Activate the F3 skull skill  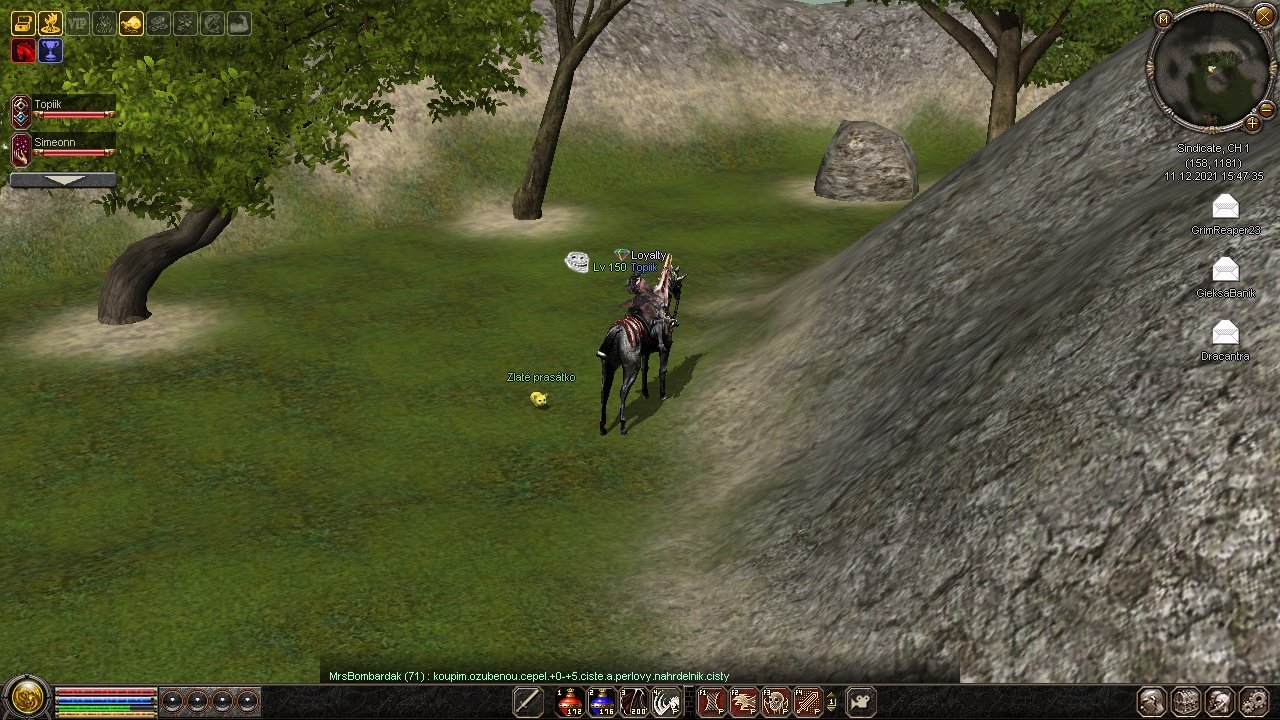(x=776, y=702)
